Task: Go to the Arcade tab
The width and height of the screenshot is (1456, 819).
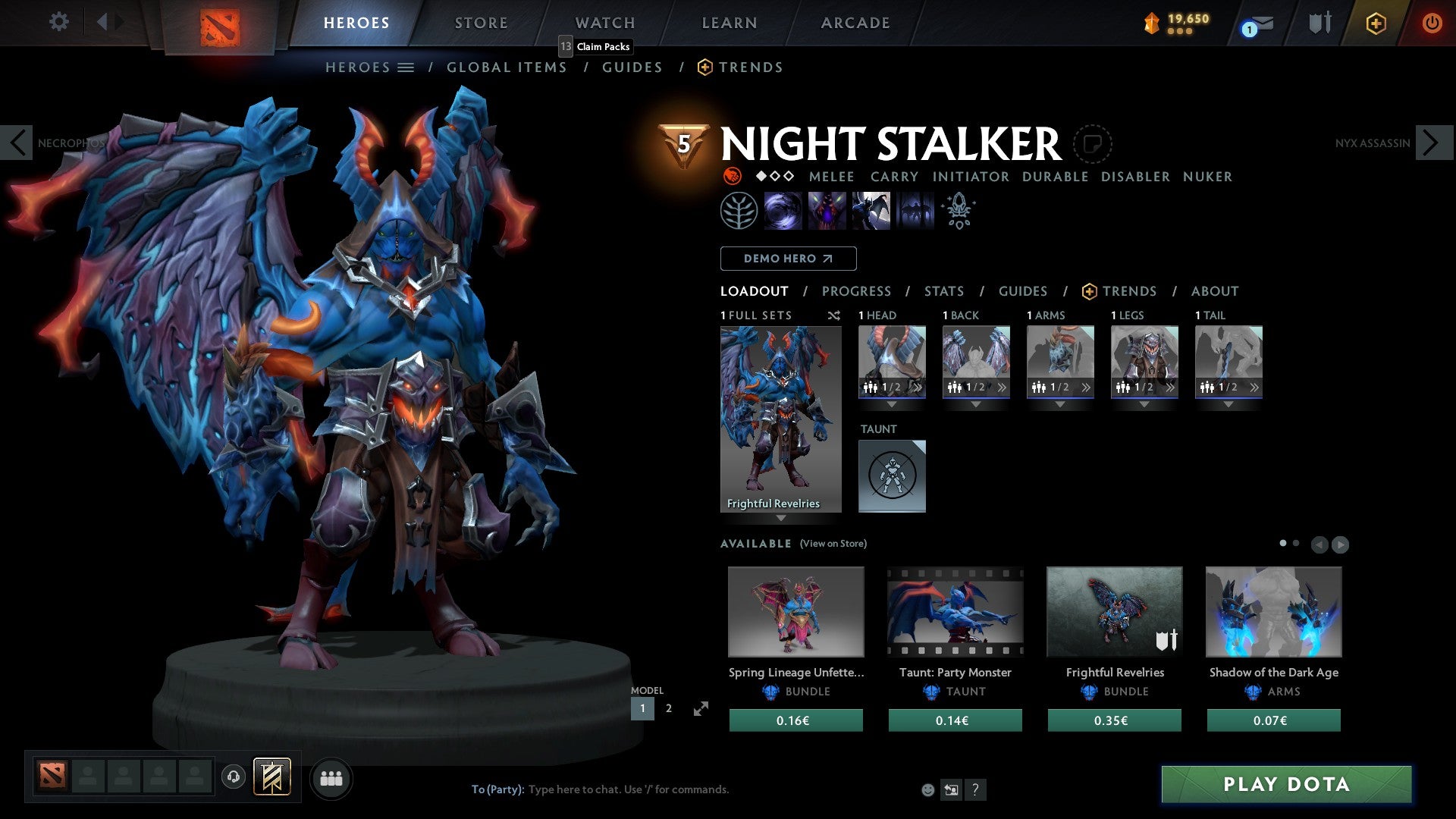Action: [855, 23]
